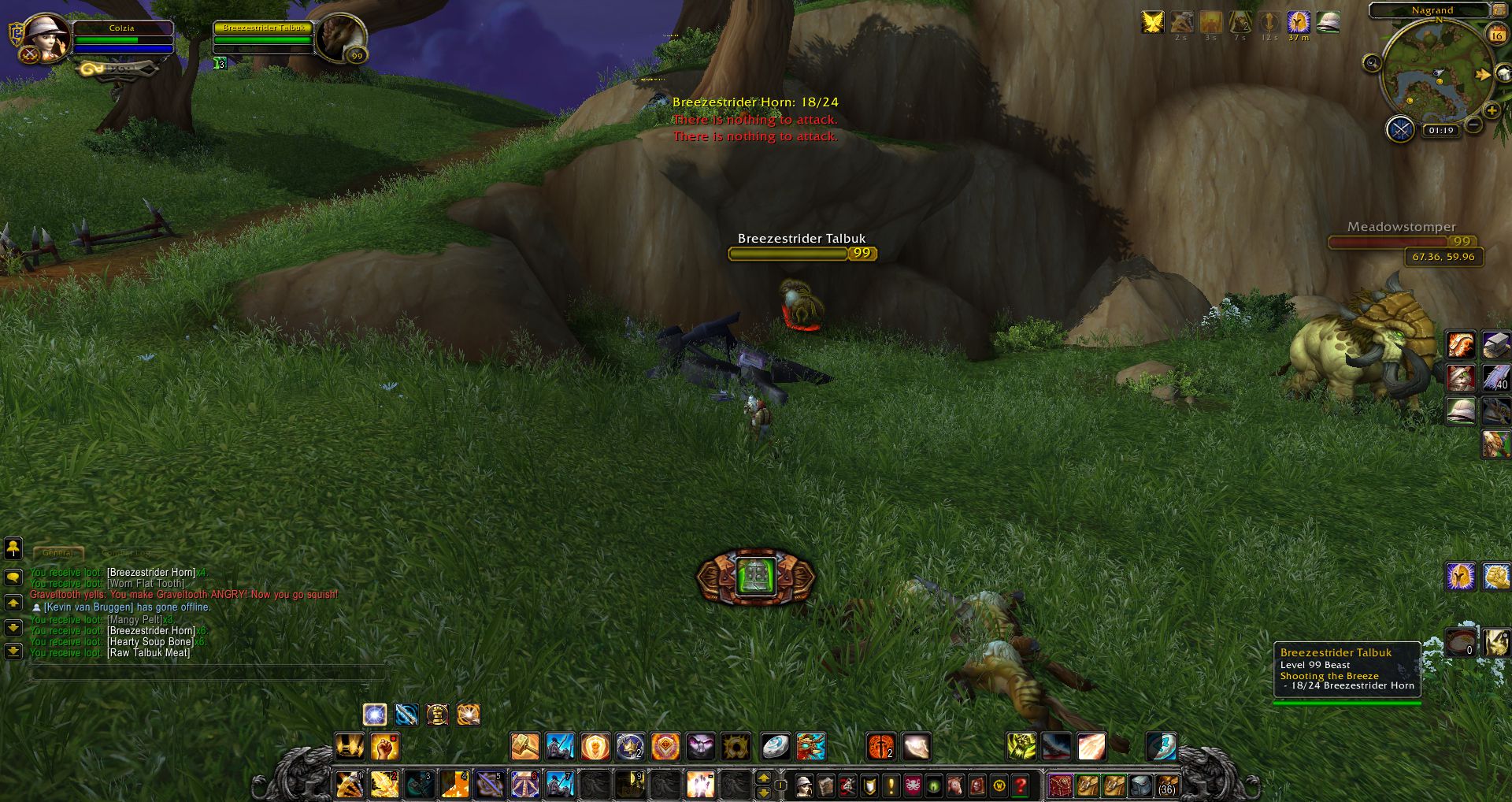Viewport: 1512px width, 802px height.
Task: Open the world map button beside Nagrand
Action: 1499,10
